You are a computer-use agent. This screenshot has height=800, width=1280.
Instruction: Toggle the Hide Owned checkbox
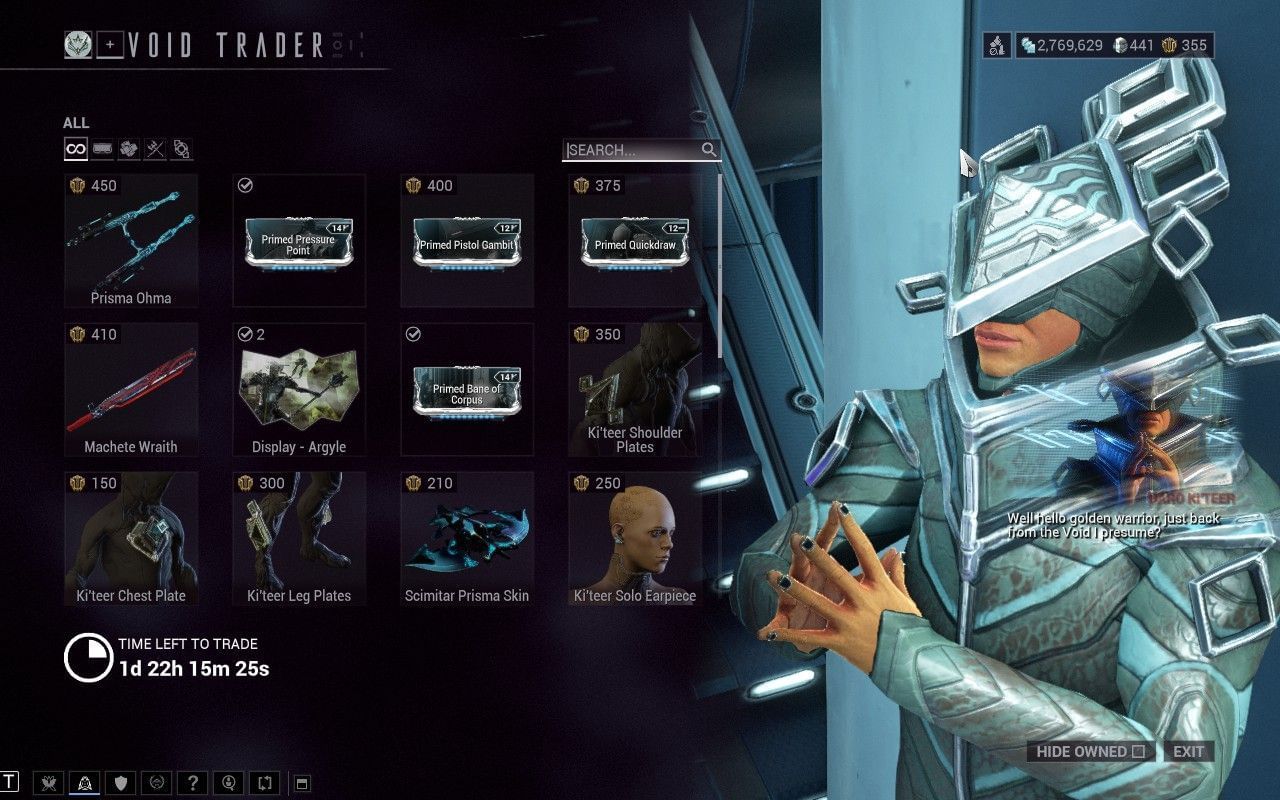click(1138, 752)
